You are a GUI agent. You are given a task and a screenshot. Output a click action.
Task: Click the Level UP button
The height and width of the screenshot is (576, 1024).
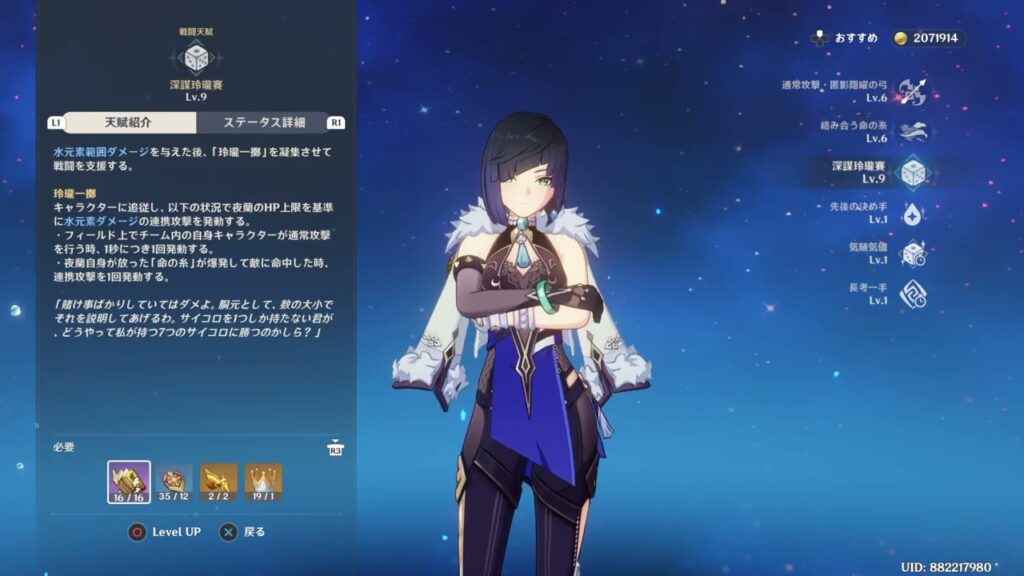point(165,532)
